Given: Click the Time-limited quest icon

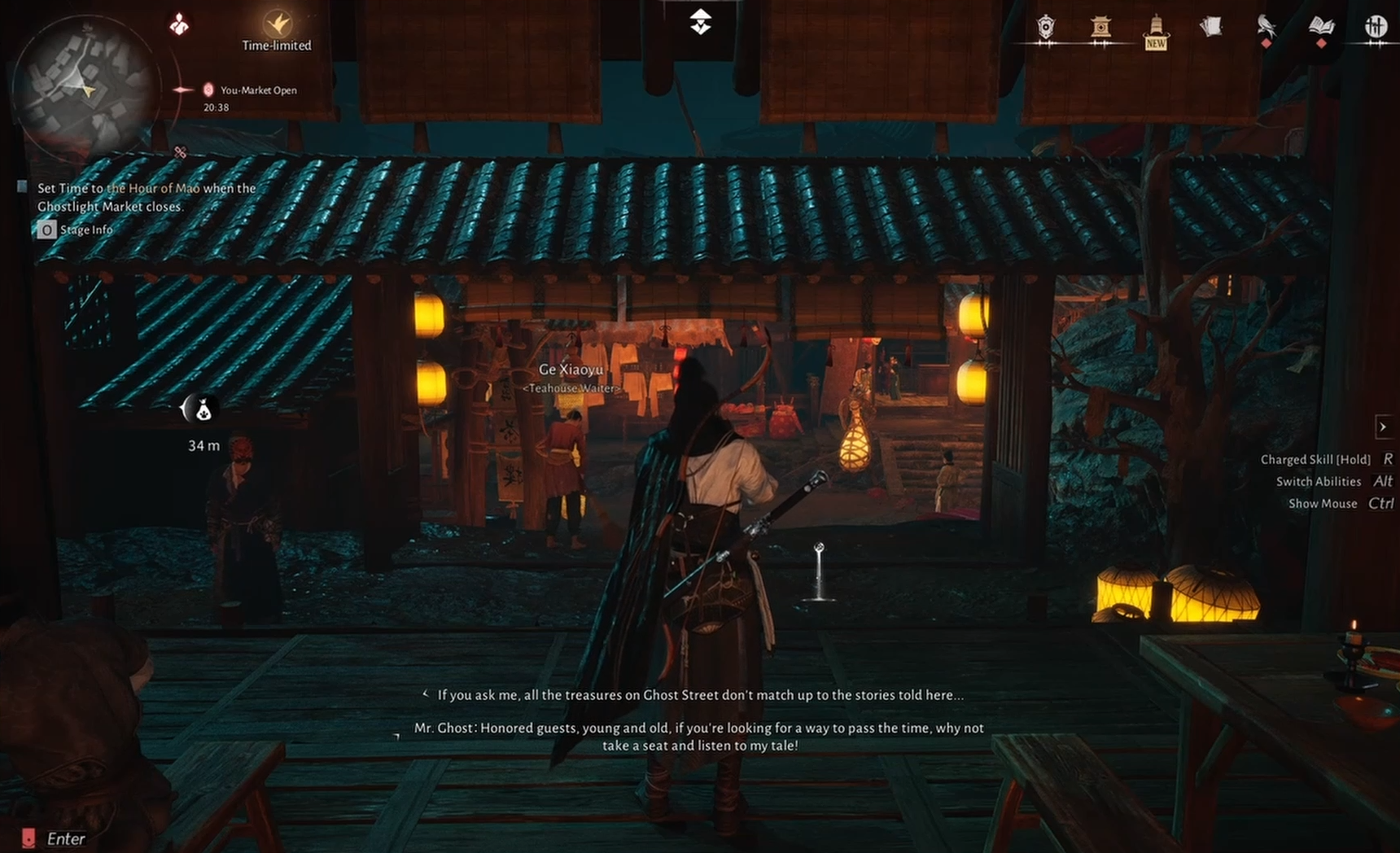Looking at the screenshot, I should tap(277, 24).
